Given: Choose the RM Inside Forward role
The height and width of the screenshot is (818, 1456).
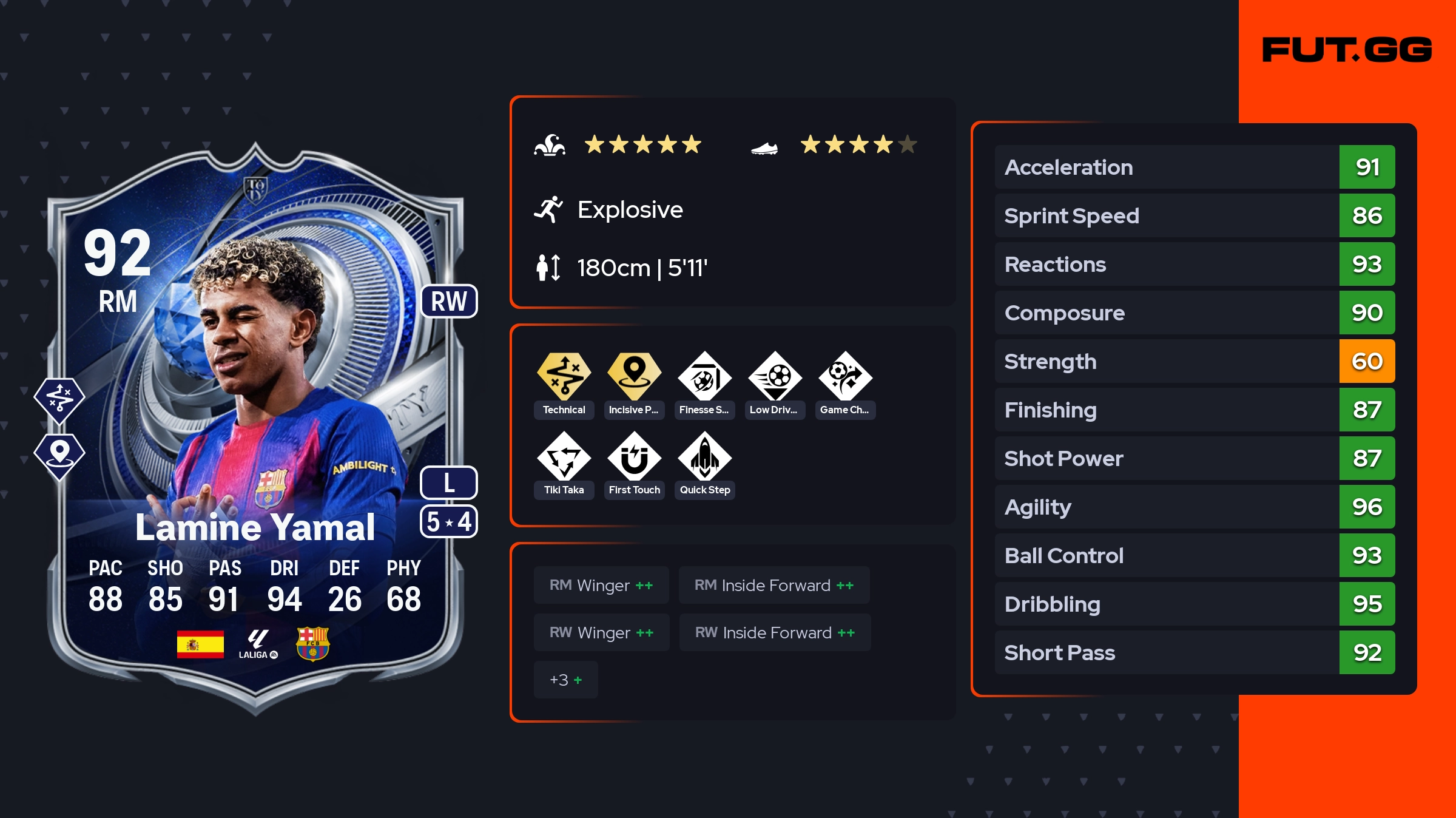Looking at the screenshot, I should pos(773,585).
